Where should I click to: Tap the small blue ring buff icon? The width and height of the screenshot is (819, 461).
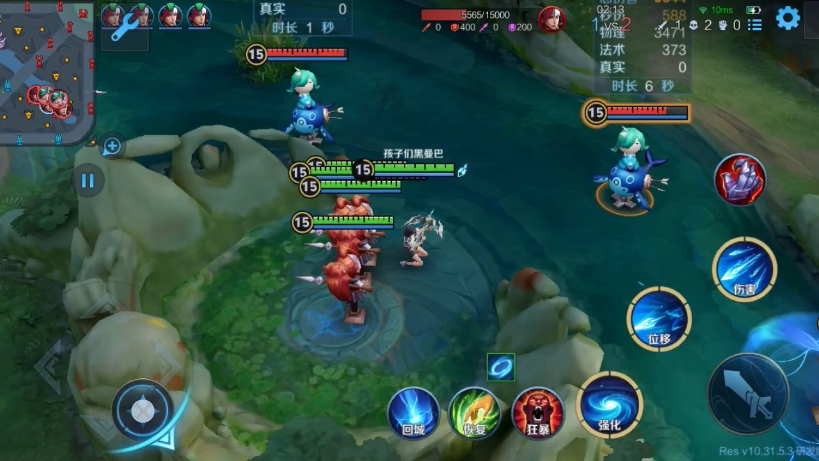[500, 366]
